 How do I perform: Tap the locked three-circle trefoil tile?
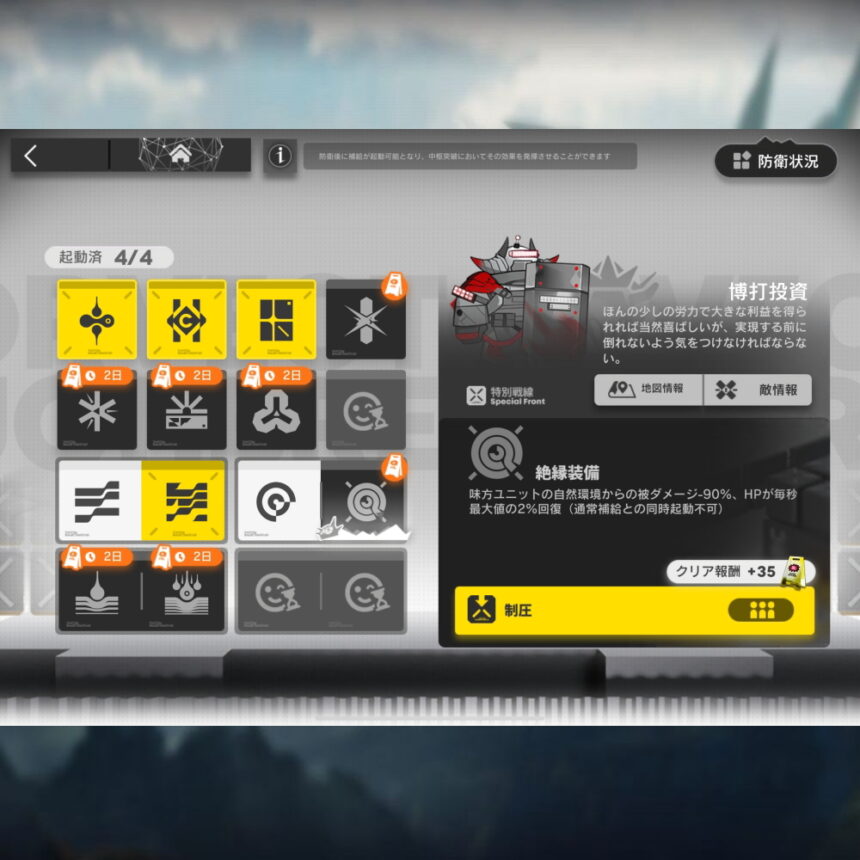pyautogui.click(x=276, y=410)
